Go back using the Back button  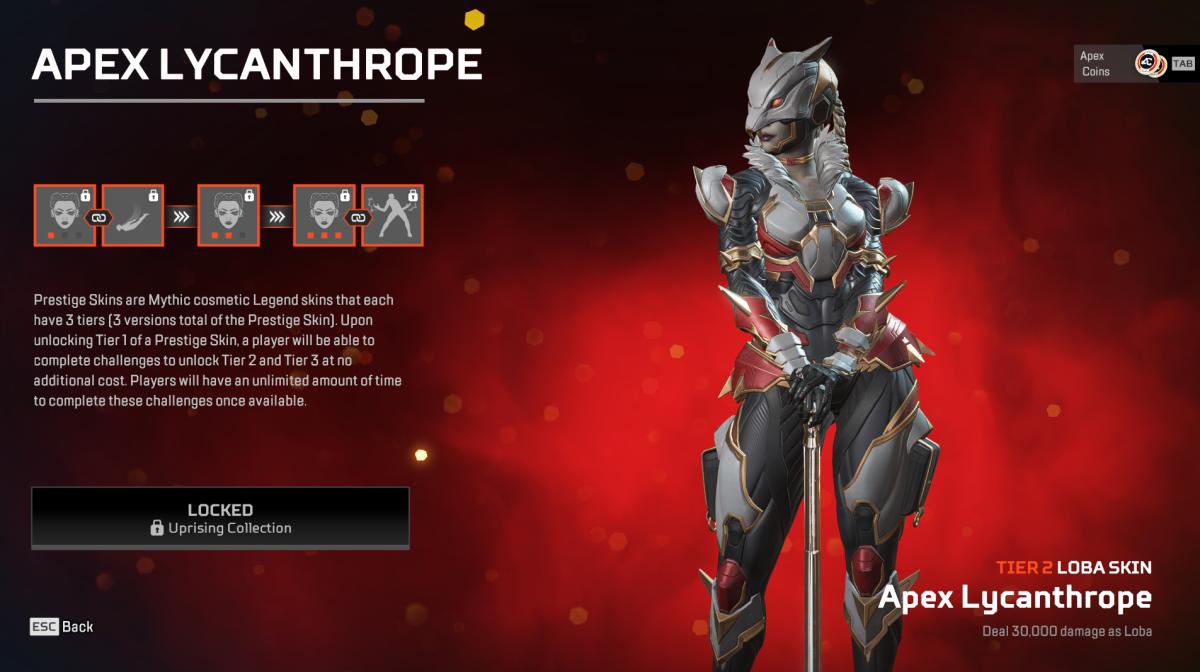[62, 627]
